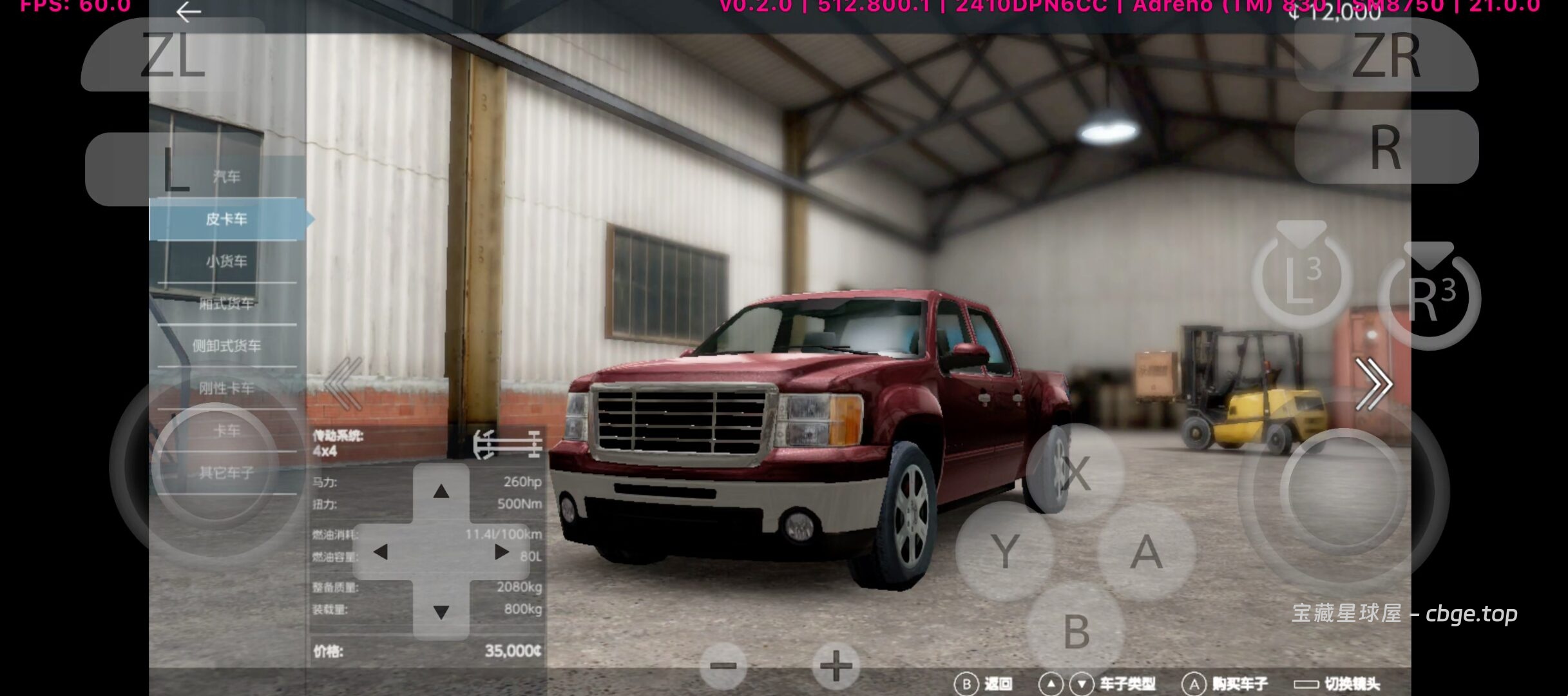Choose the 刚性卡车 category
The image size is (1568, 696).
226,388
